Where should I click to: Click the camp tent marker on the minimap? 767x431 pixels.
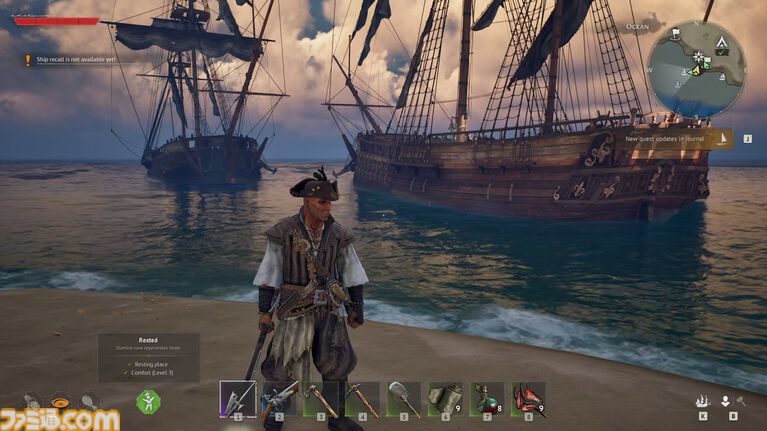point(720,43)
